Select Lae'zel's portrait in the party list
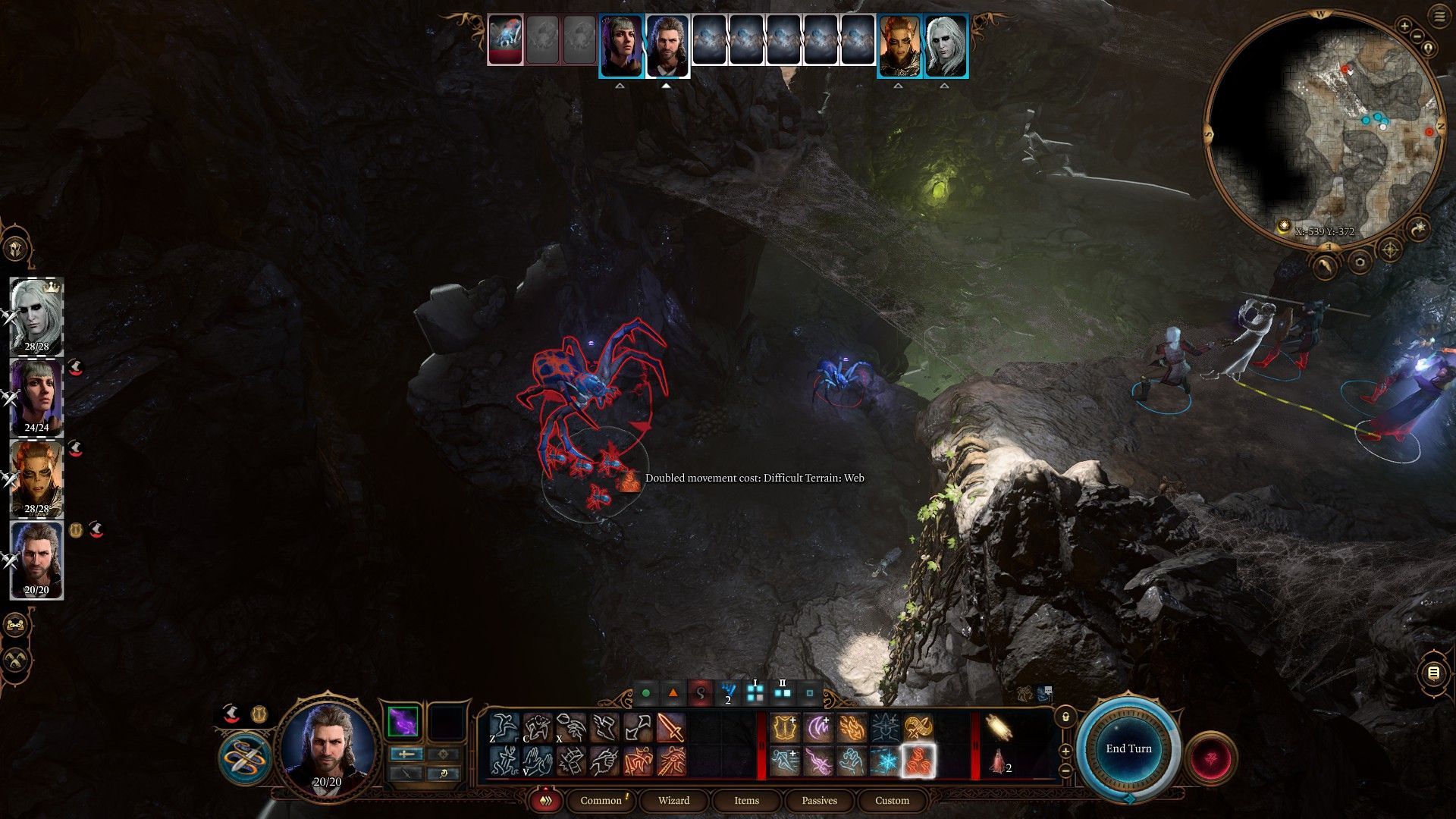The height and width of the screenshot is (819, 1456). tap(36, 479)
